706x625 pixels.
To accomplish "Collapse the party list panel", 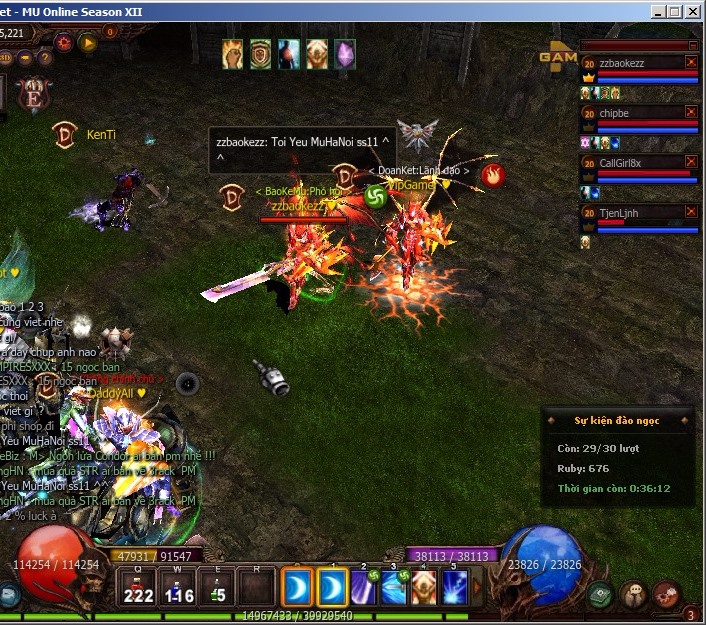I will 690,46.
